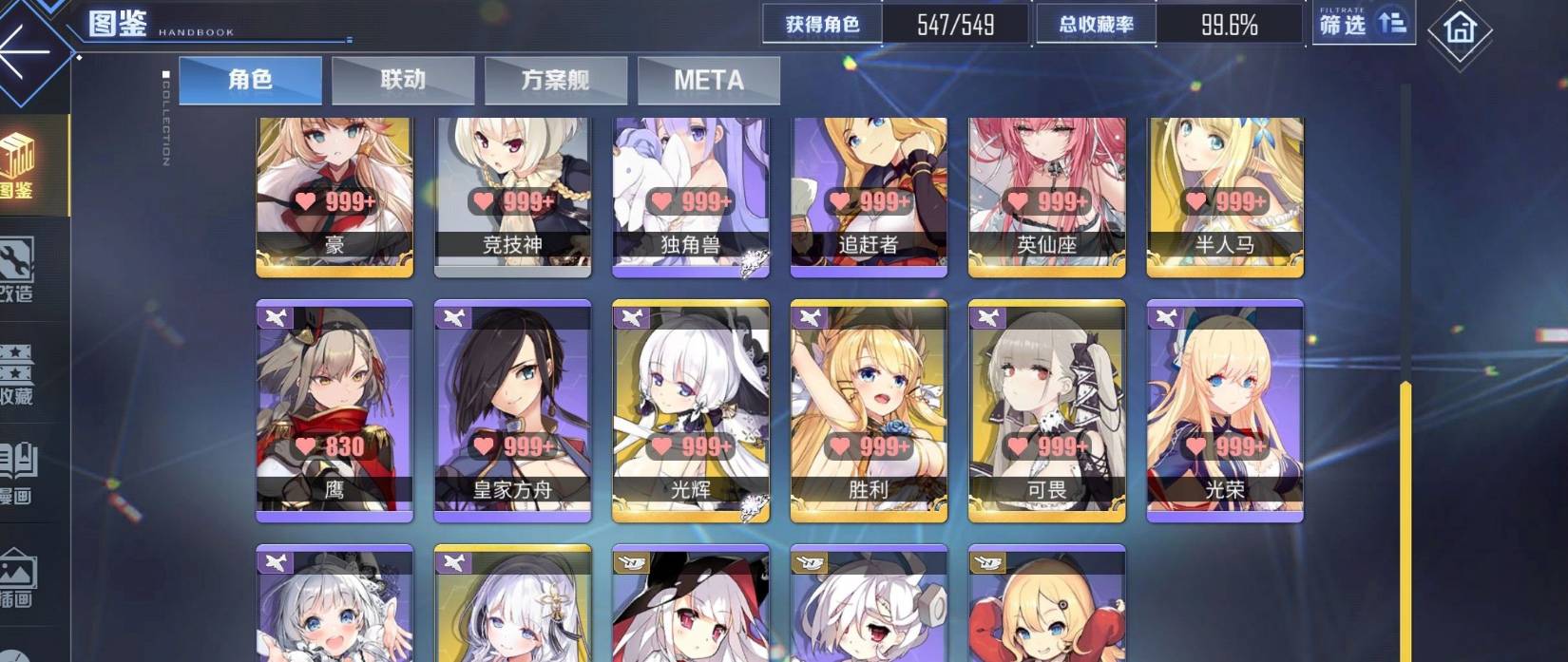Image resolution: width=1568 pixels, height=662 pixels.
Task: Open the 收藏 sidebar section
Action: (19, 375)
